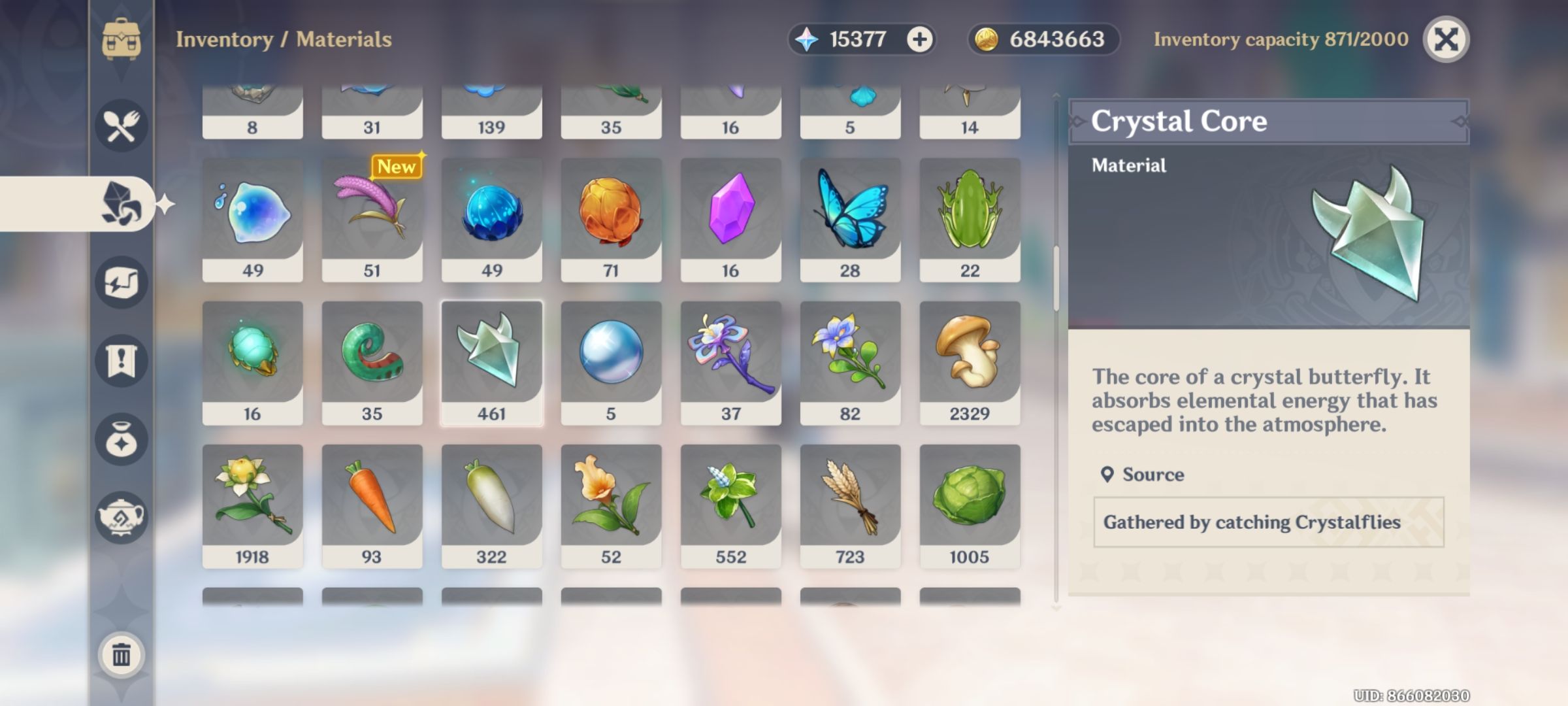Click the Primogem currency icon
Screen dimensions: 1568x706
(809, 39)
